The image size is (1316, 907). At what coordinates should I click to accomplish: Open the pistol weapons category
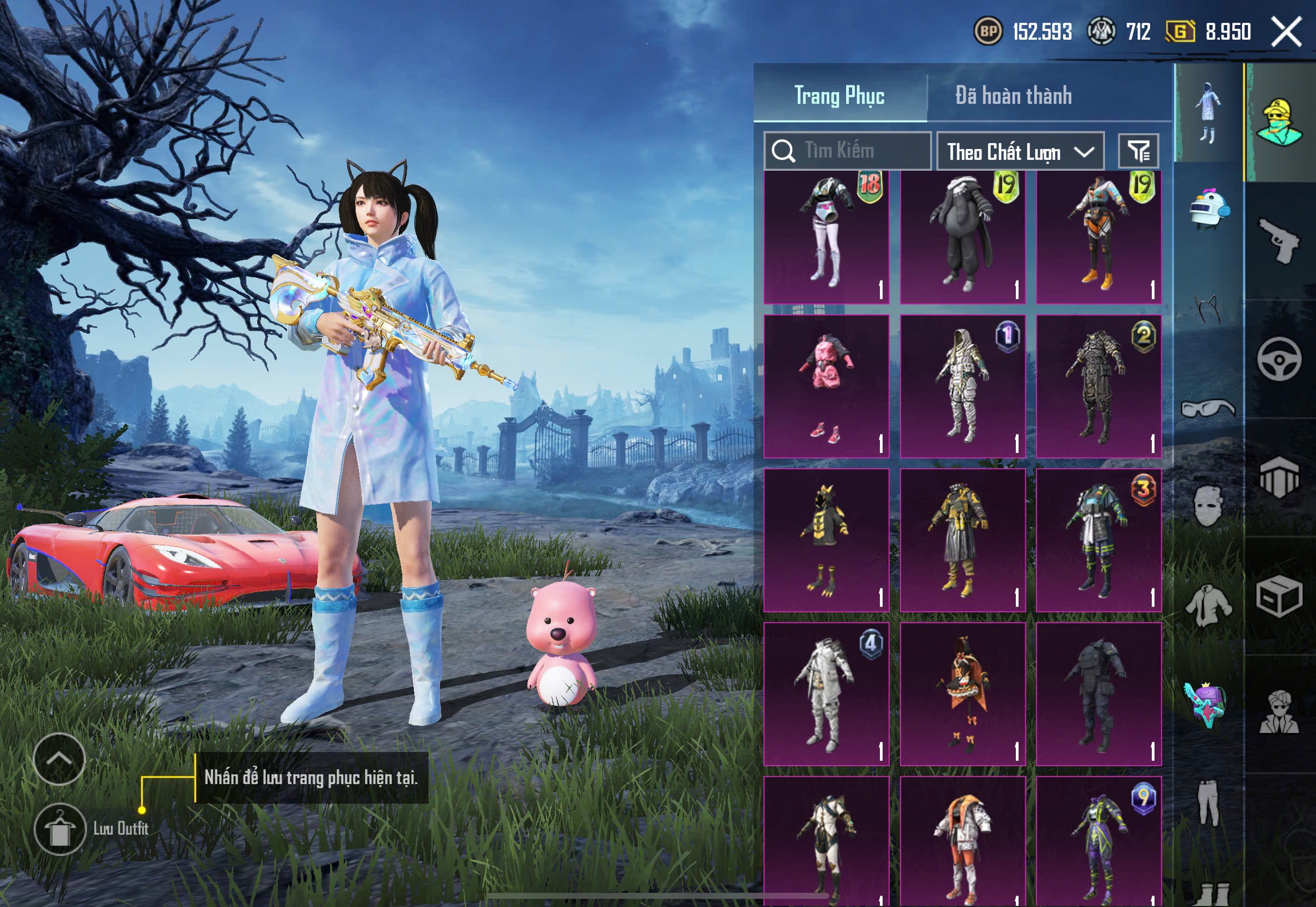click(1279, 240)
